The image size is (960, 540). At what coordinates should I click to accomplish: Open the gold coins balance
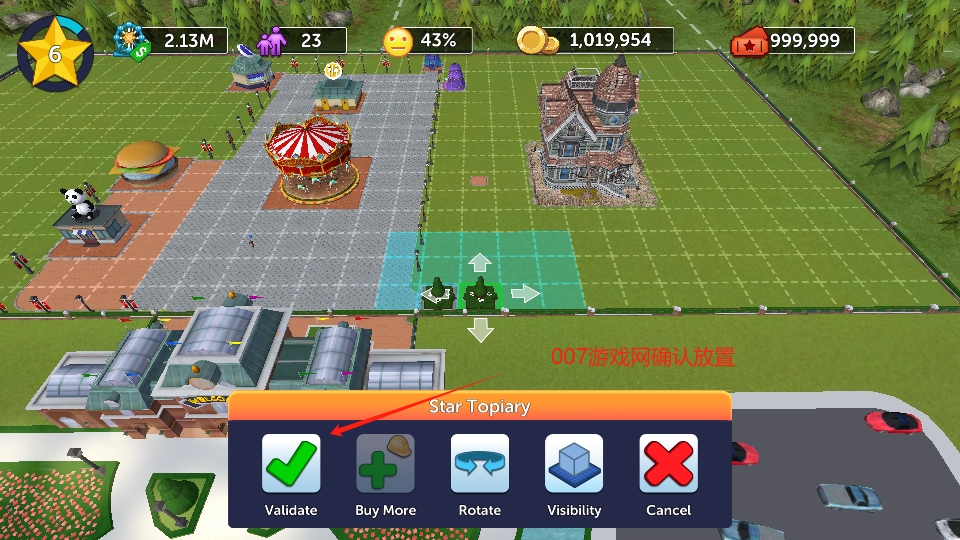click(x=596, y=41)
